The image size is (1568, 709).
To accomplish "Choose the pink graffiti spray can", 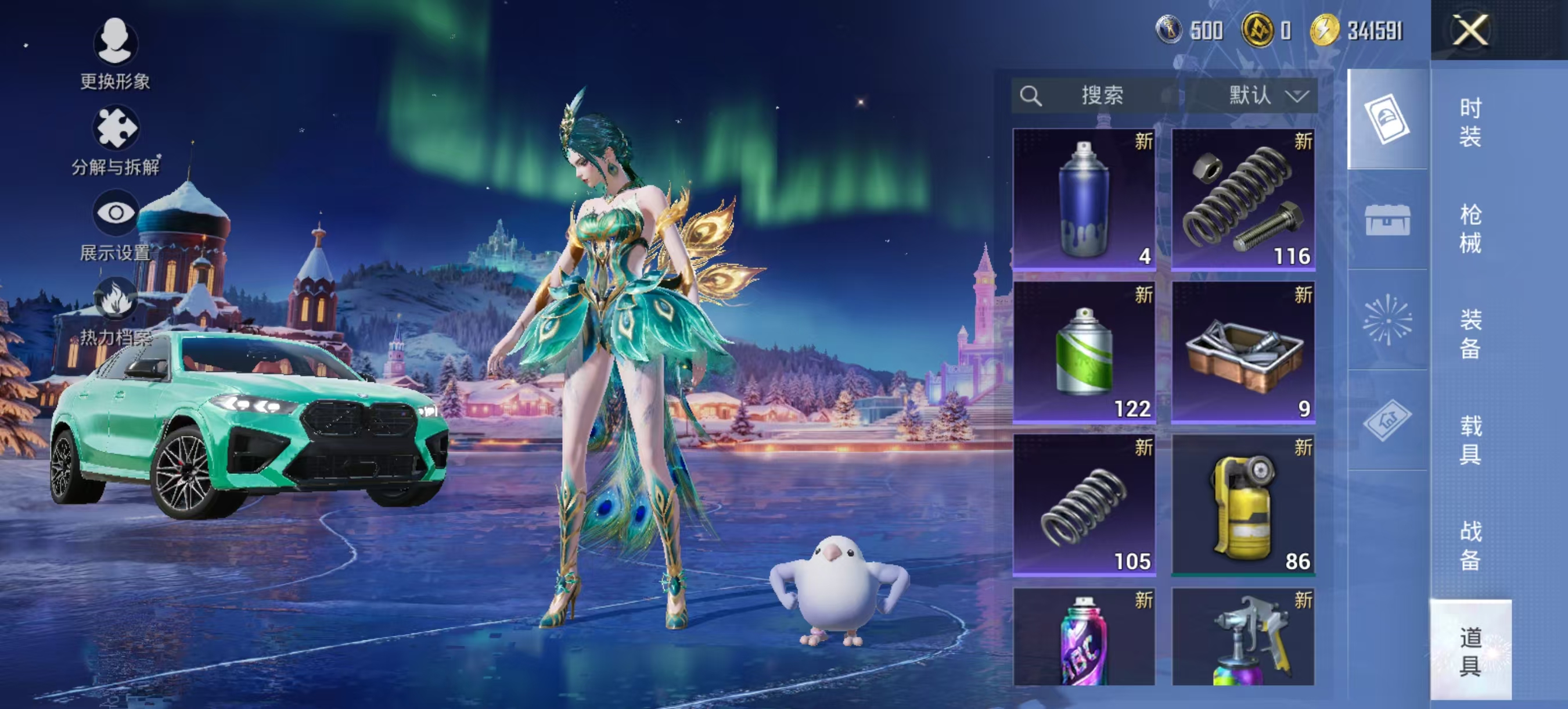I will [x=1084, y=636].
